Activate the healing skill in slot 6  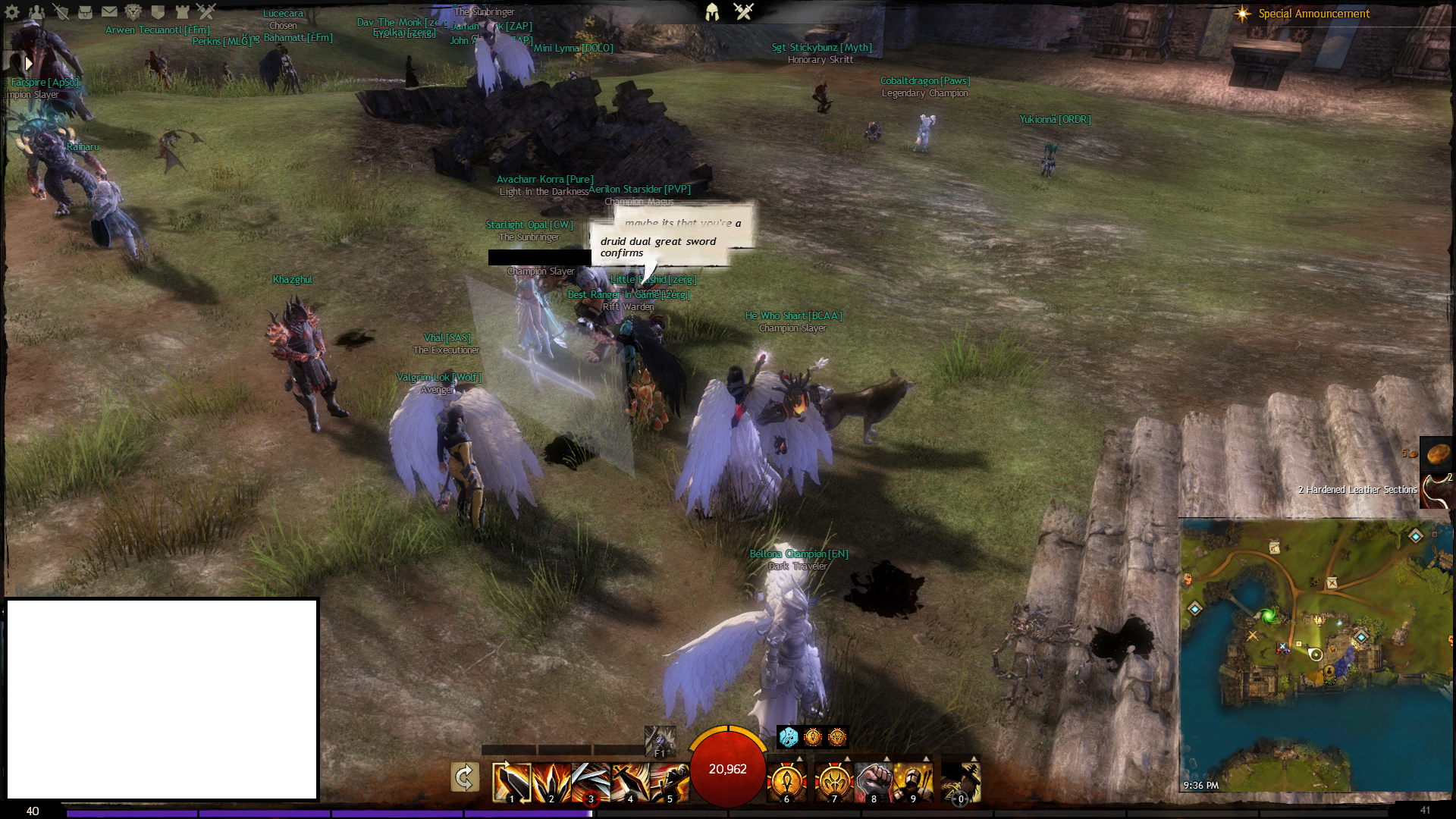point(786,782)
